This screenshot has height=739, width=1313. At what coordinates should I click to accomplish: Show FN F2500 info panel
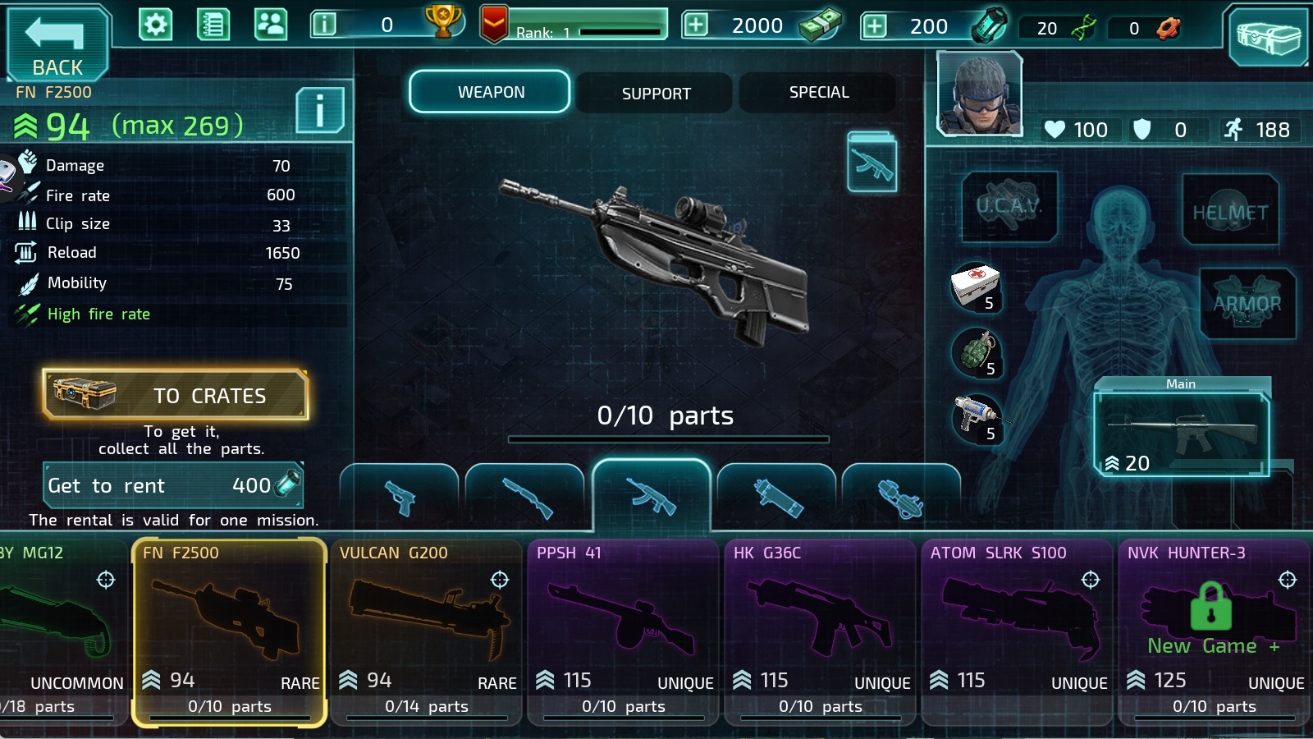[x=320, y=110]
